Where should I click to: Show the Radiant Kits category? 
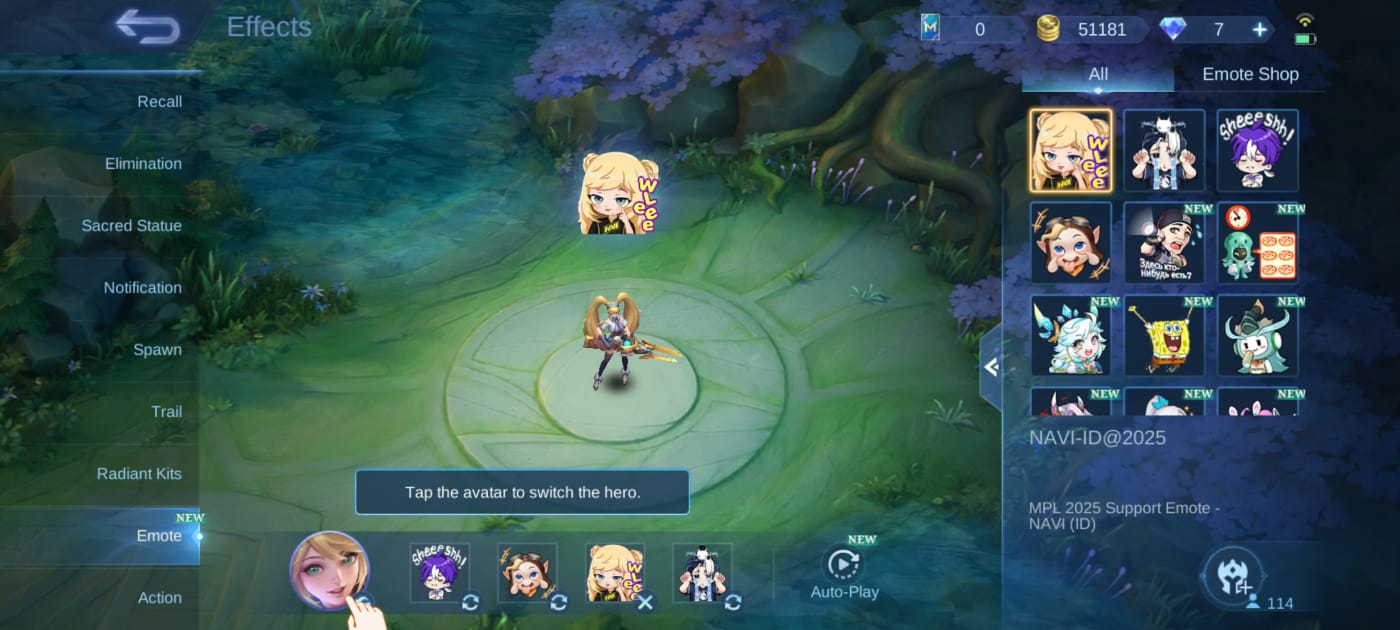[x=139, y=473]
